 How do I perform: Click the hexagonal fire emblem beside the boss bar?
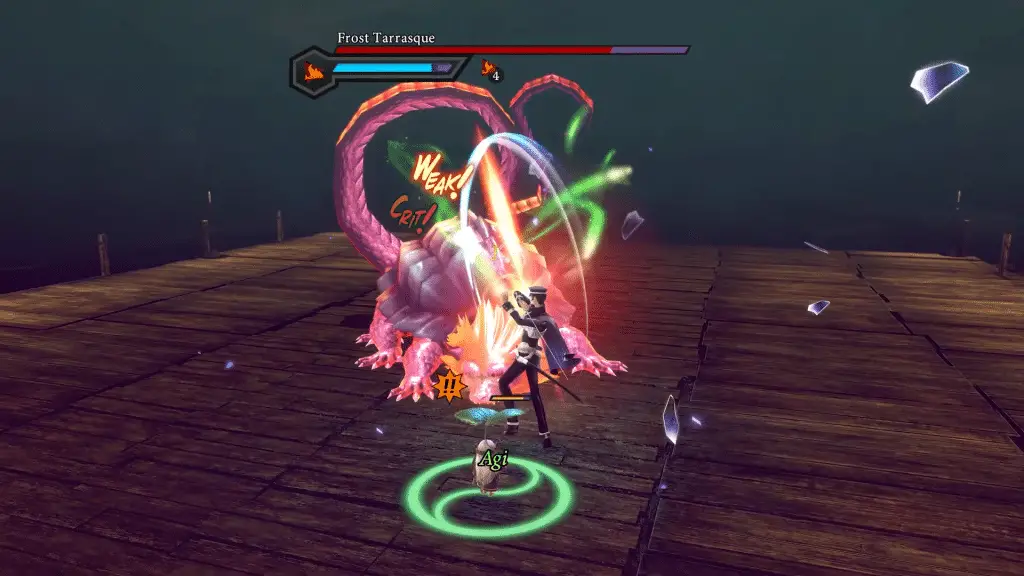click(312, 71)
